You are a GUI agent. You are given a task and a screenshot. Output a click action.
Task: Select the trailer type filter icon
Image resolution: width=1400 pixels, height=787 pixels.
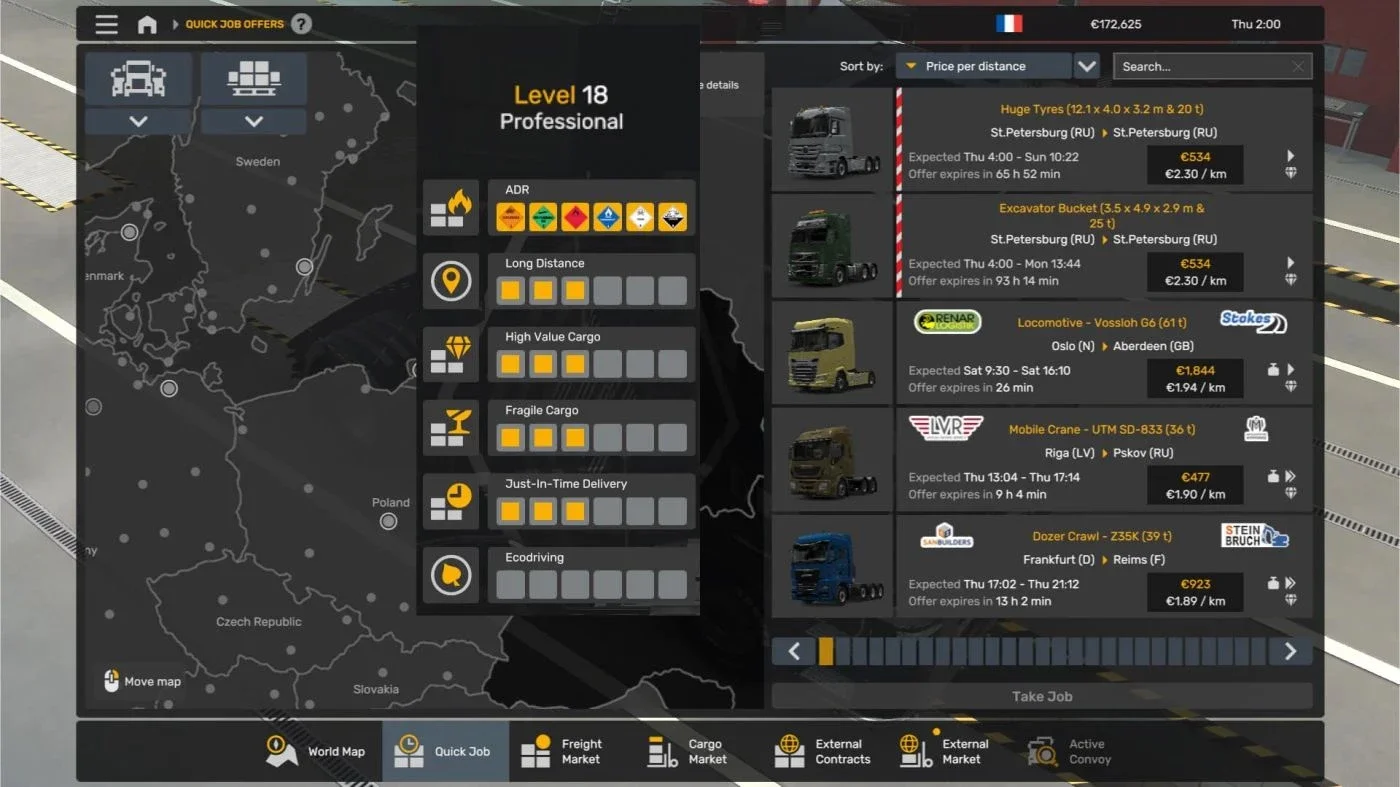(x=253, y=78)
